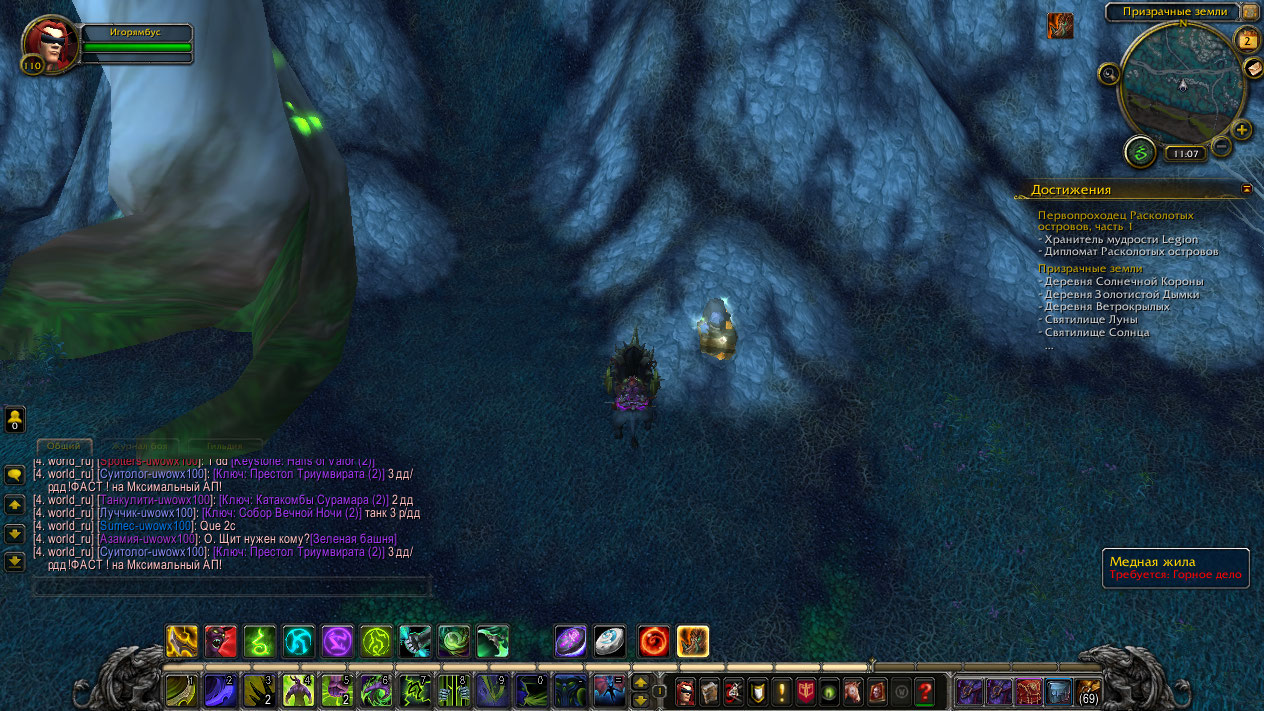
Task: Open the backpack bag slot showing (69)
Action: coord(1088,691)
